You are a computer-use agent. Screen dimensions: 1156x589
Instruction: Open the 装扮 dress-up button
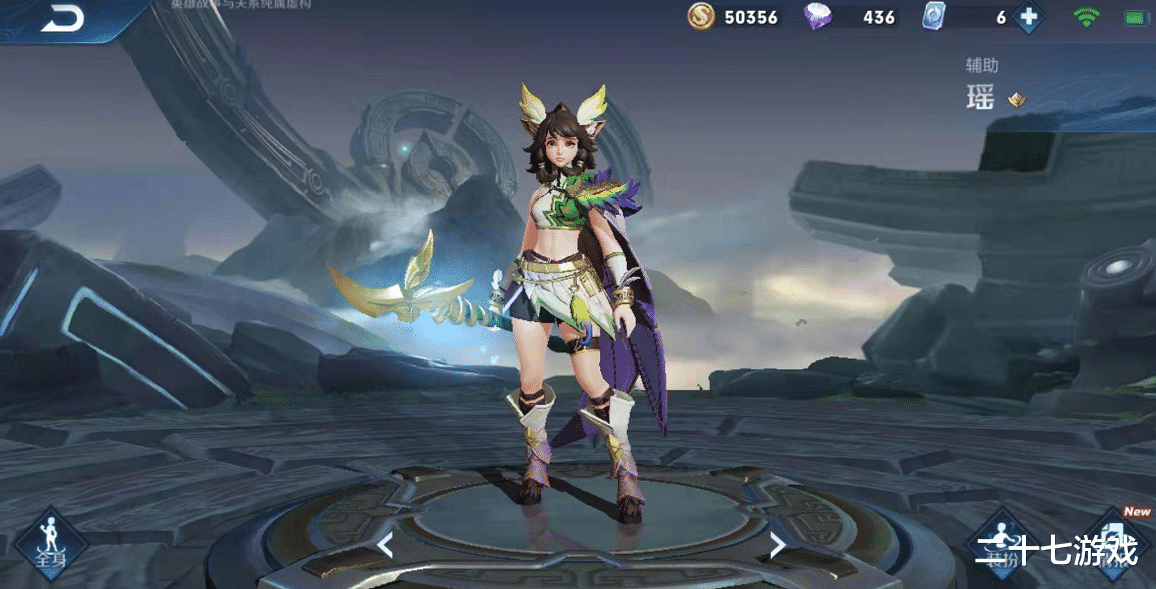coord(1003,541)
